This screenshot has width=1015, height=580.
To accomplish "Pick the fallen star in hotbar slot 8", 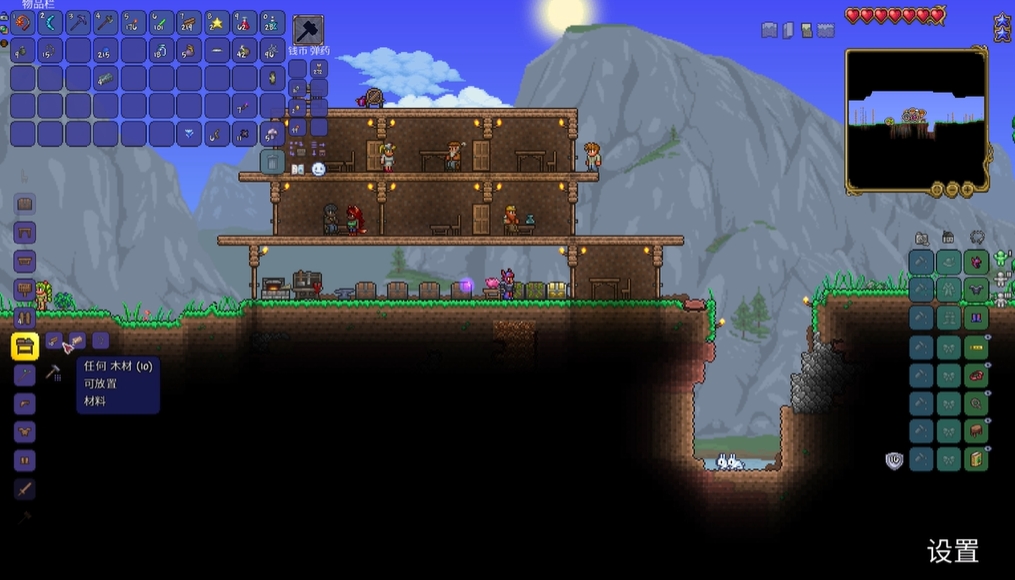I will coord(217,22).
